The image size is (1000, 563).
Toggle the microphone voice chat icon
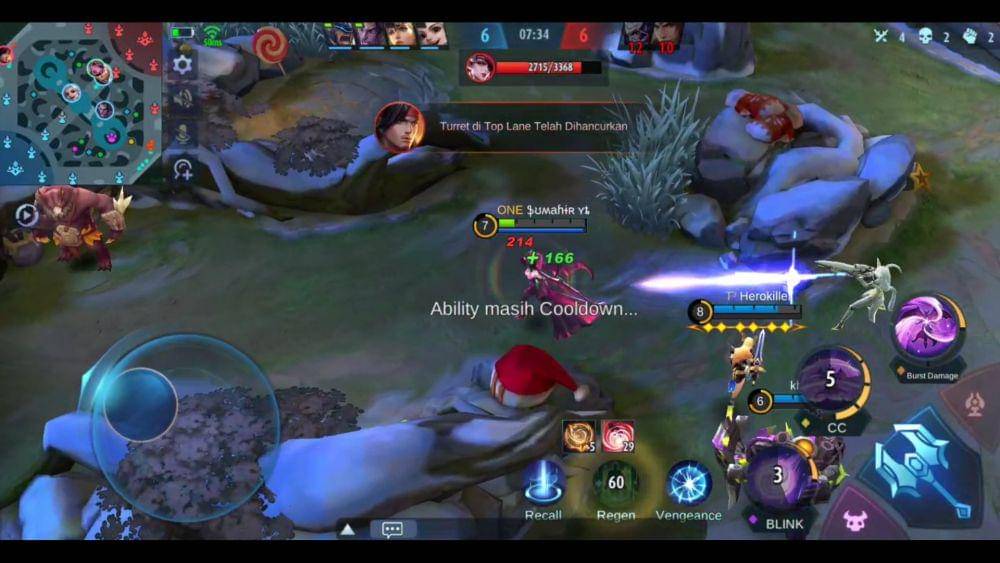tap(182, 133)
